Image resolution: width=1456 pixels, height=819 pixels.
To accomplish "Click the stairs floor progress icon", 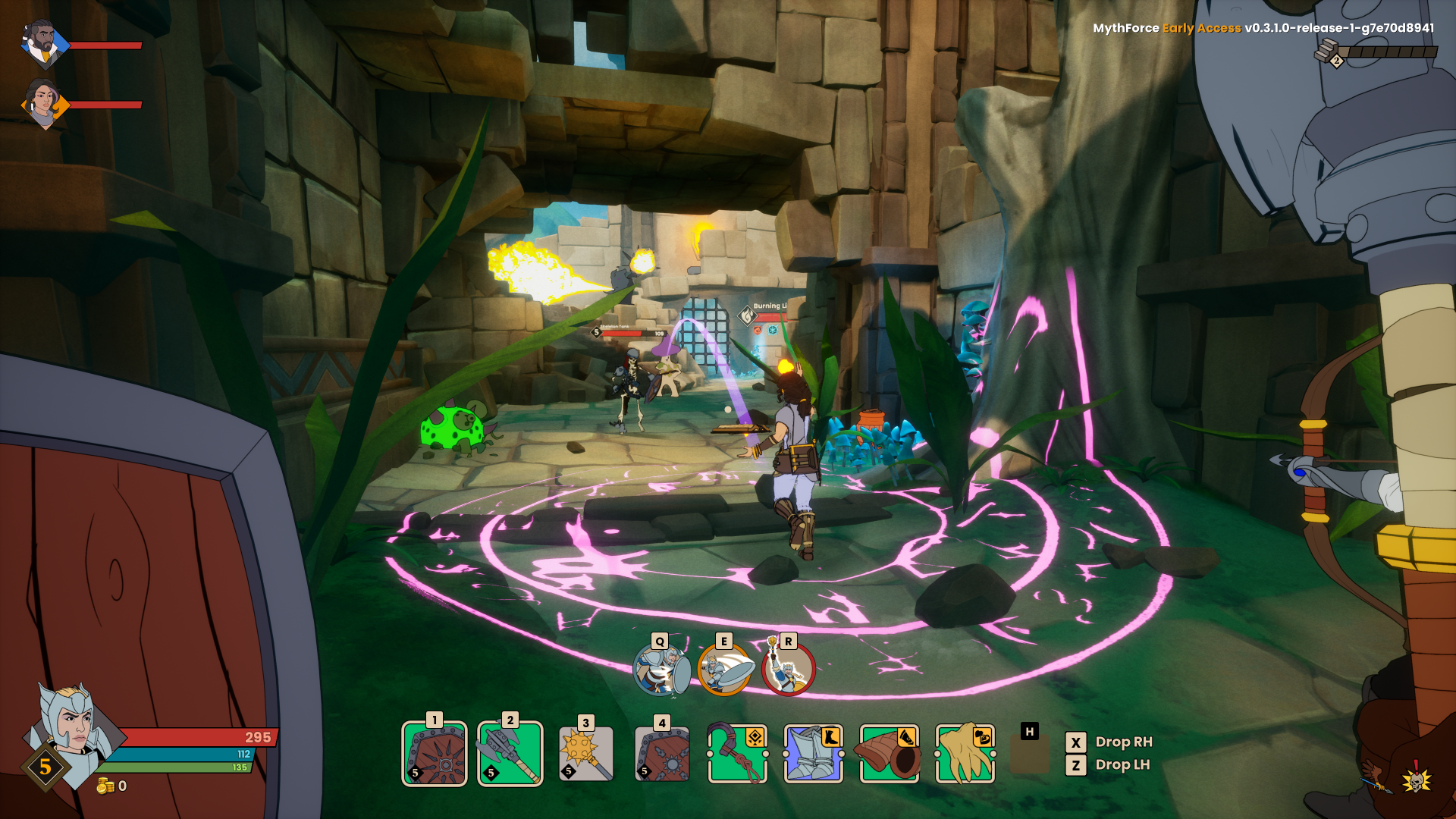I will (x=1329, y=52).
